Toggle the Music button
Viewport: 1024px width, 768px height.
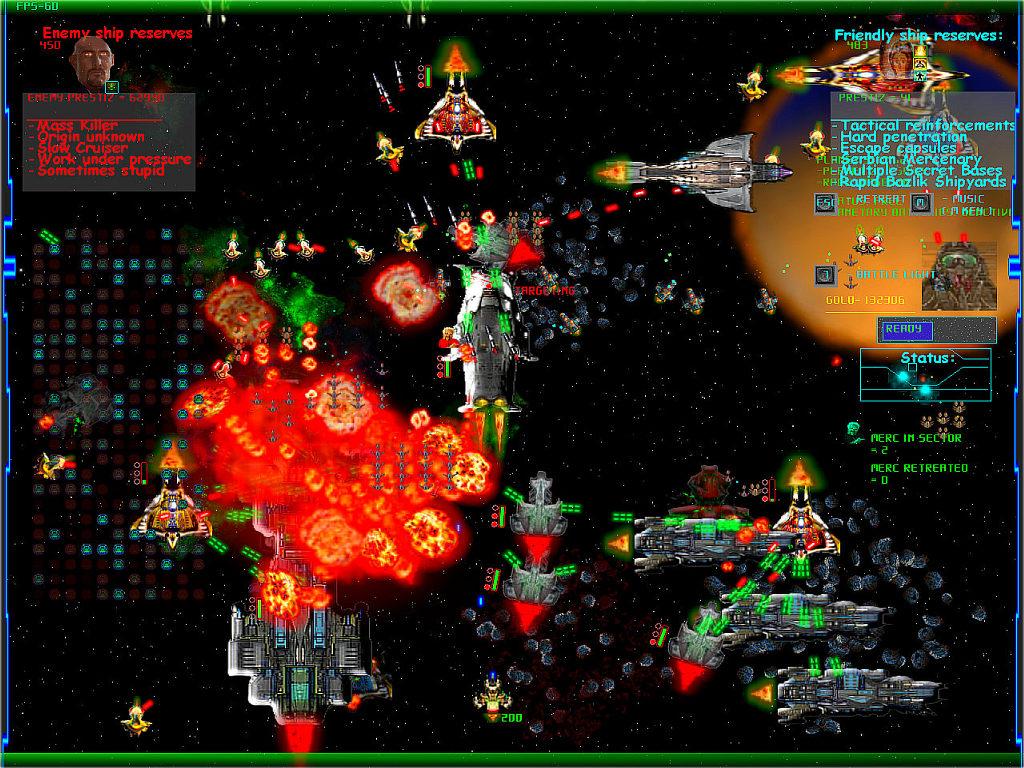[921, 203]
